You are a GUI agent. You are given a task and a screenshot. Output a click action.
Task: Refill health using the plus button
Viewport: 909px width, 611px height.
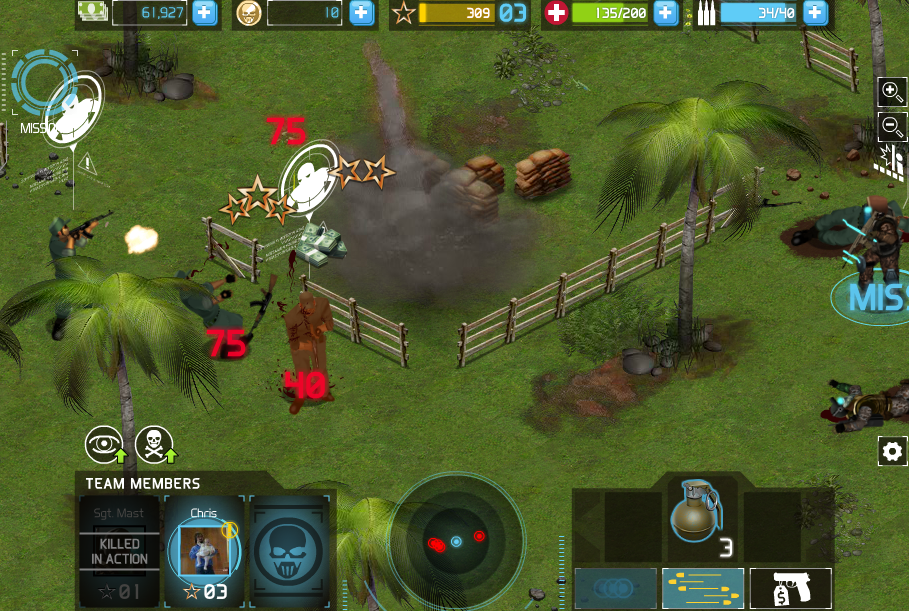(x=665, y=13)
